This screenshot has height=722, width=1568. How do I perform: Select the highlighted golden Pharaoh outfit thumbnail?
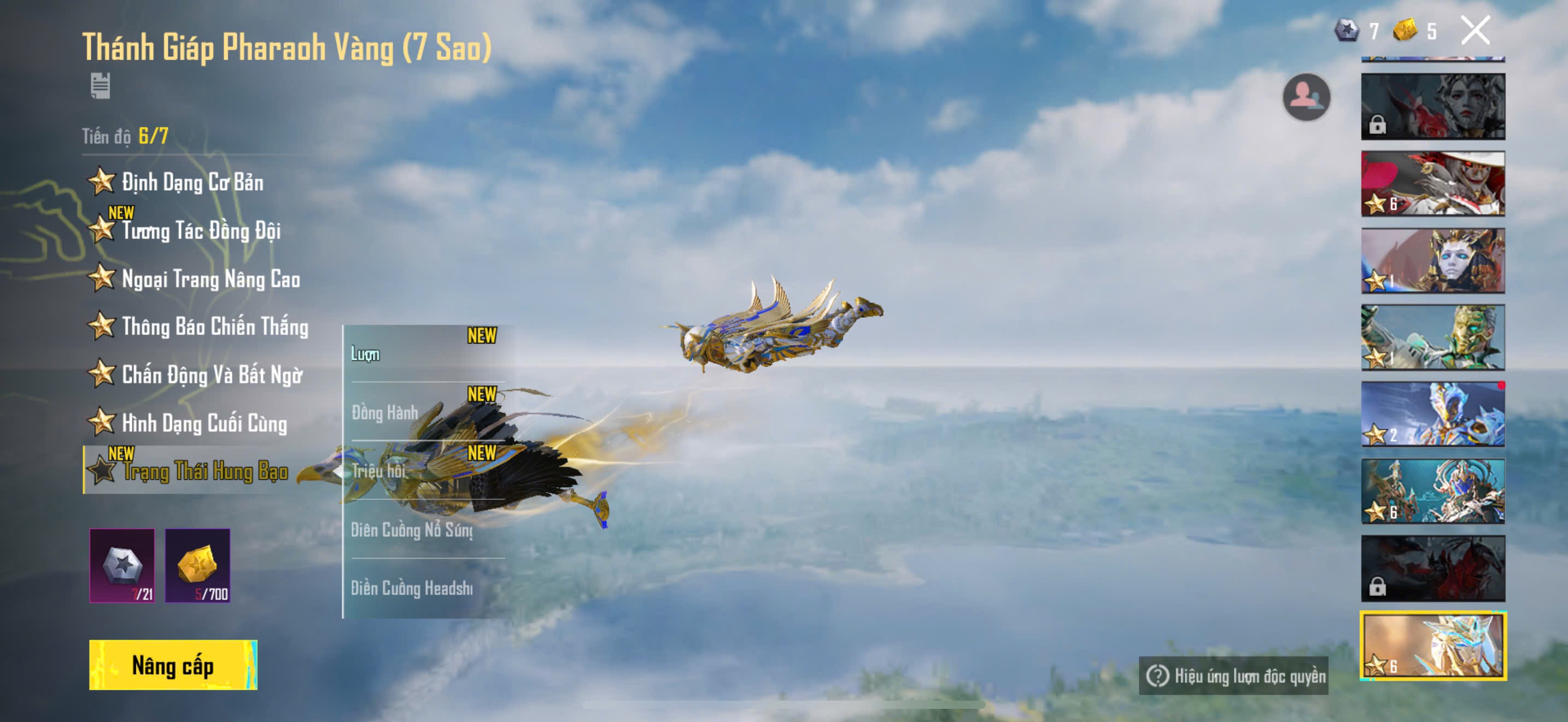(1433, 646)
